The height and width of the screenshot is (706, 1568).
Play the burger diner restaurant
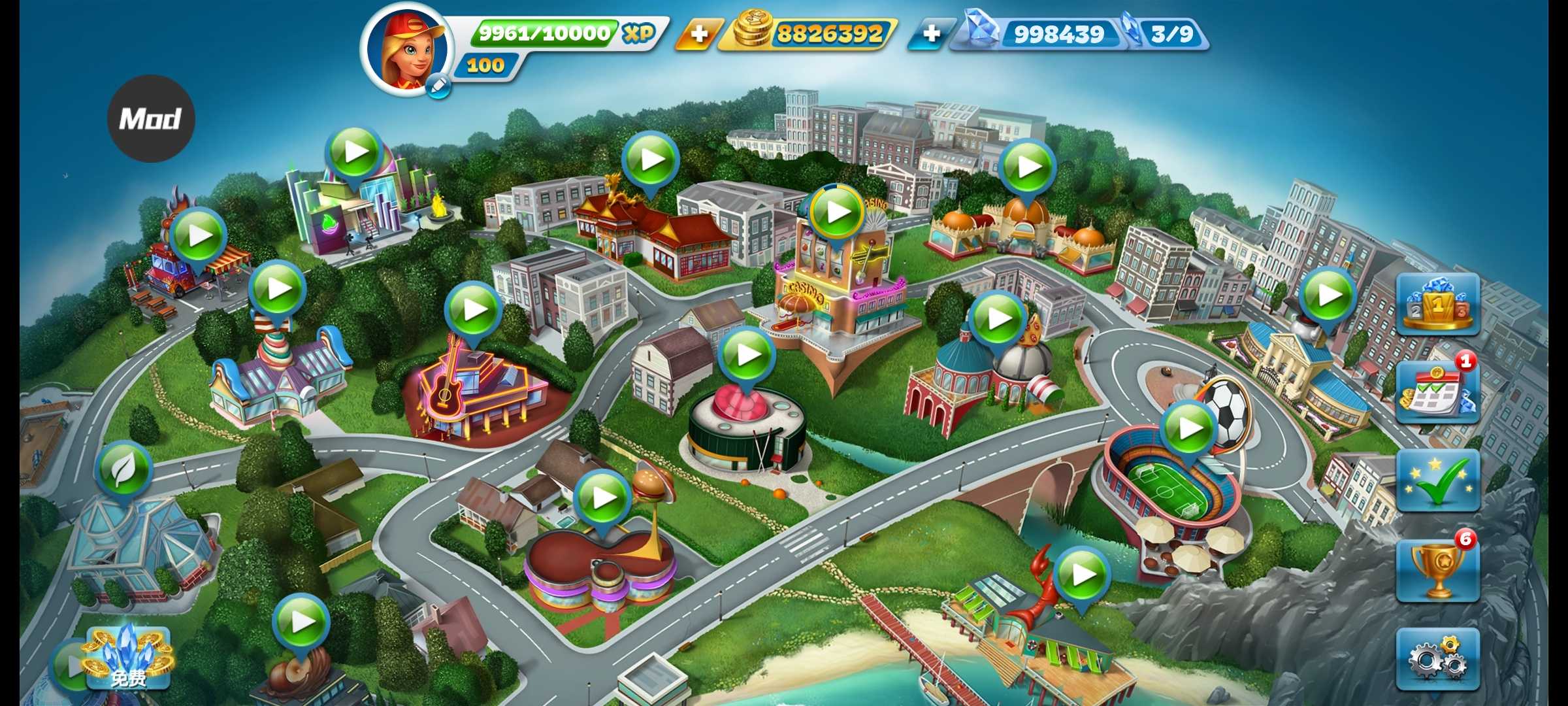(602, 498)
